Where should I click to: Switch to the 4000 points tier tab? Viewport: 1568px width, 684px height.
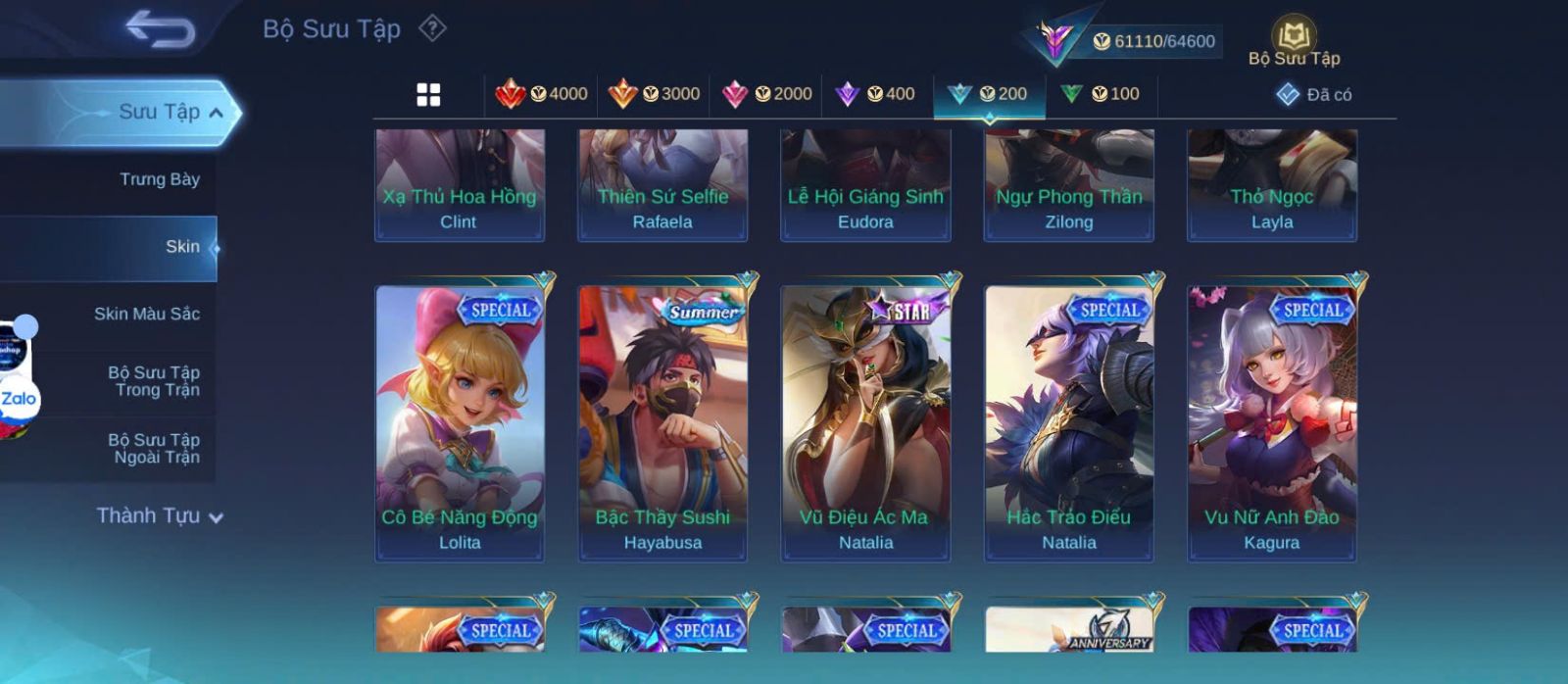tap(541, 94)
